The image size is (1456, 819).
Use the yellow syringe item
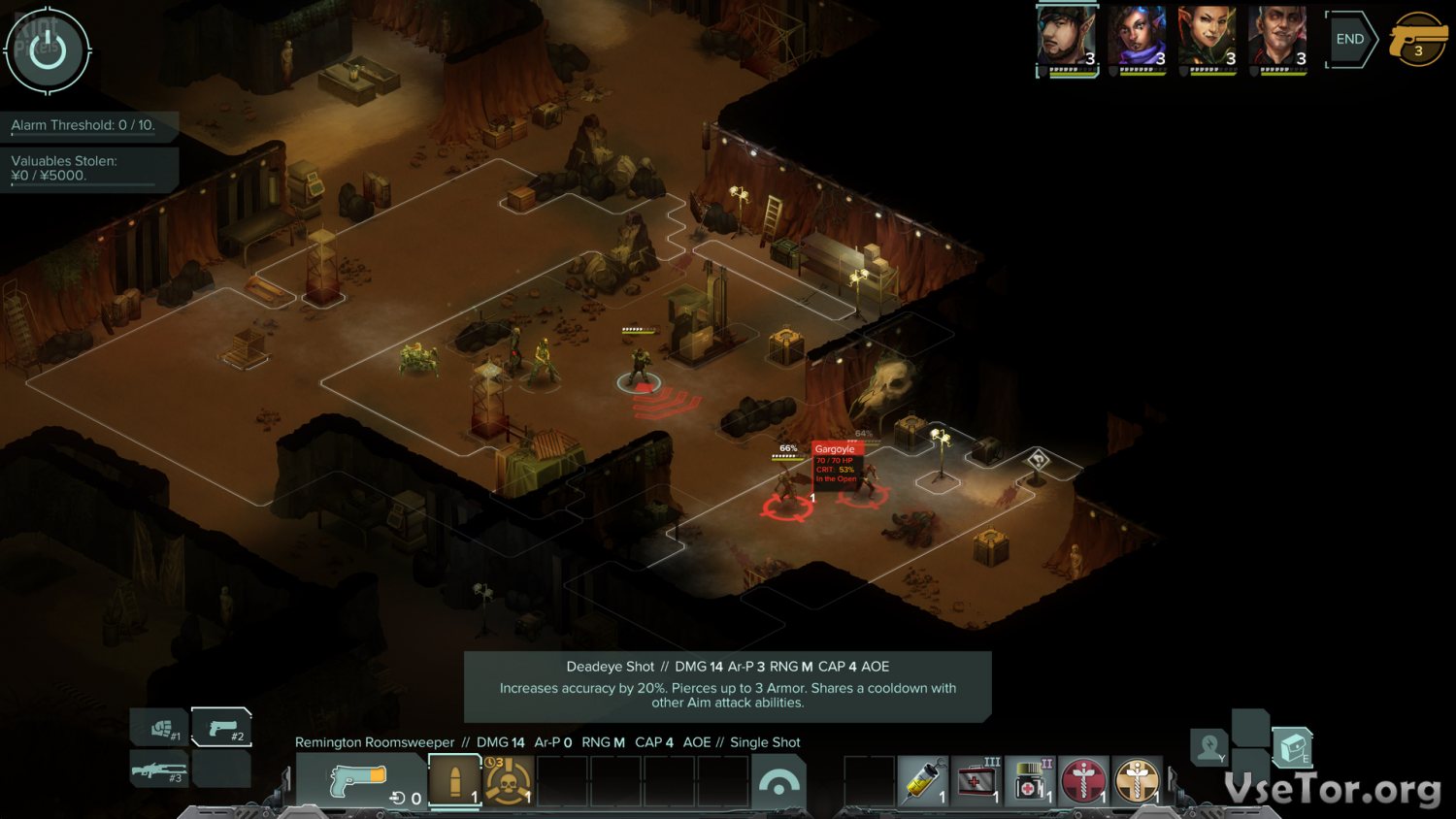pos(923,781)
